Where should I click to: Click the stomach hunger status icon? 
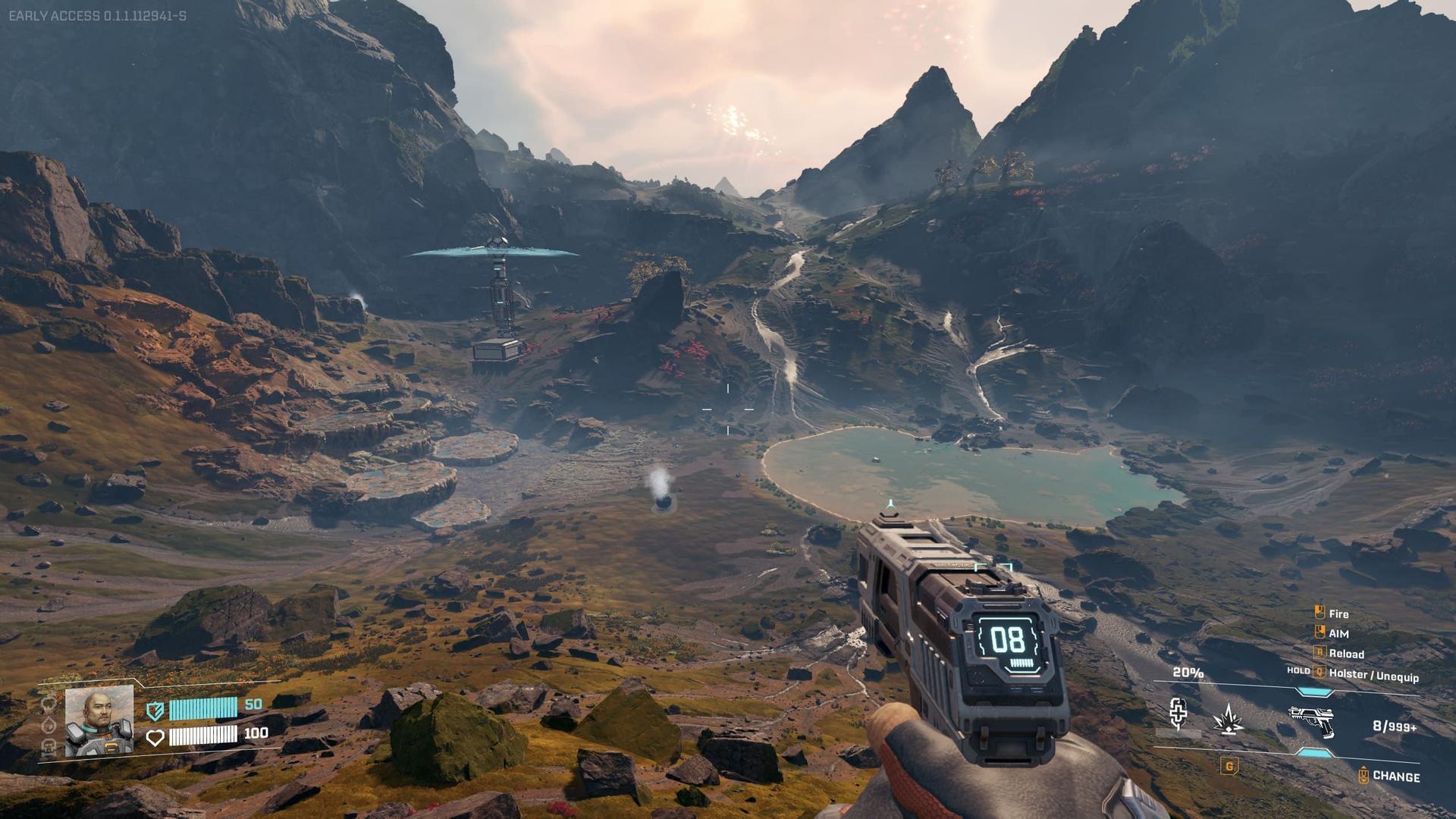click(49, 704)
